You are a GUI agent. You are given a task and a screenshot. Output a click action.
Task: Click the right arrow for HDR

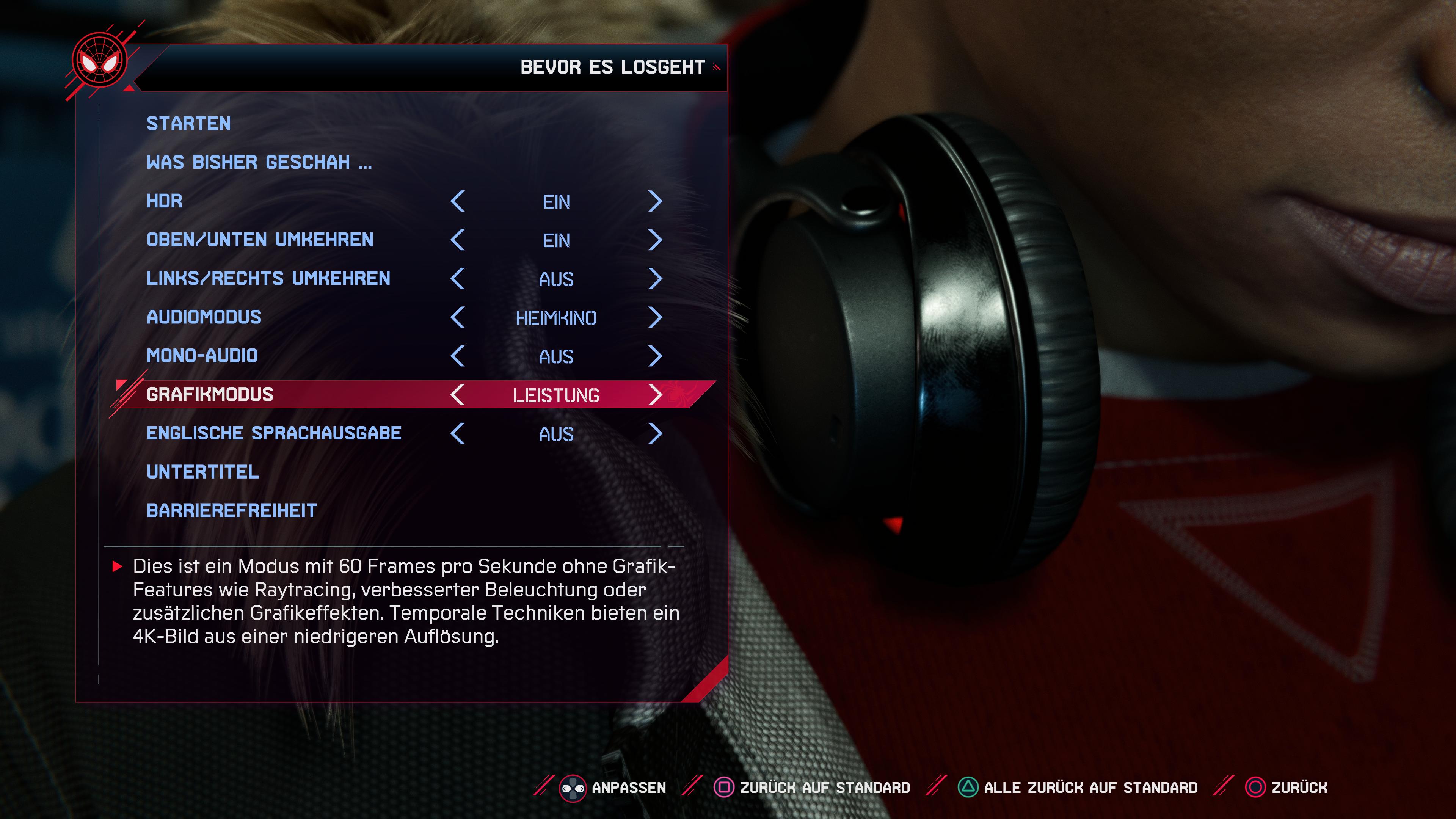(x=654, y=201)
